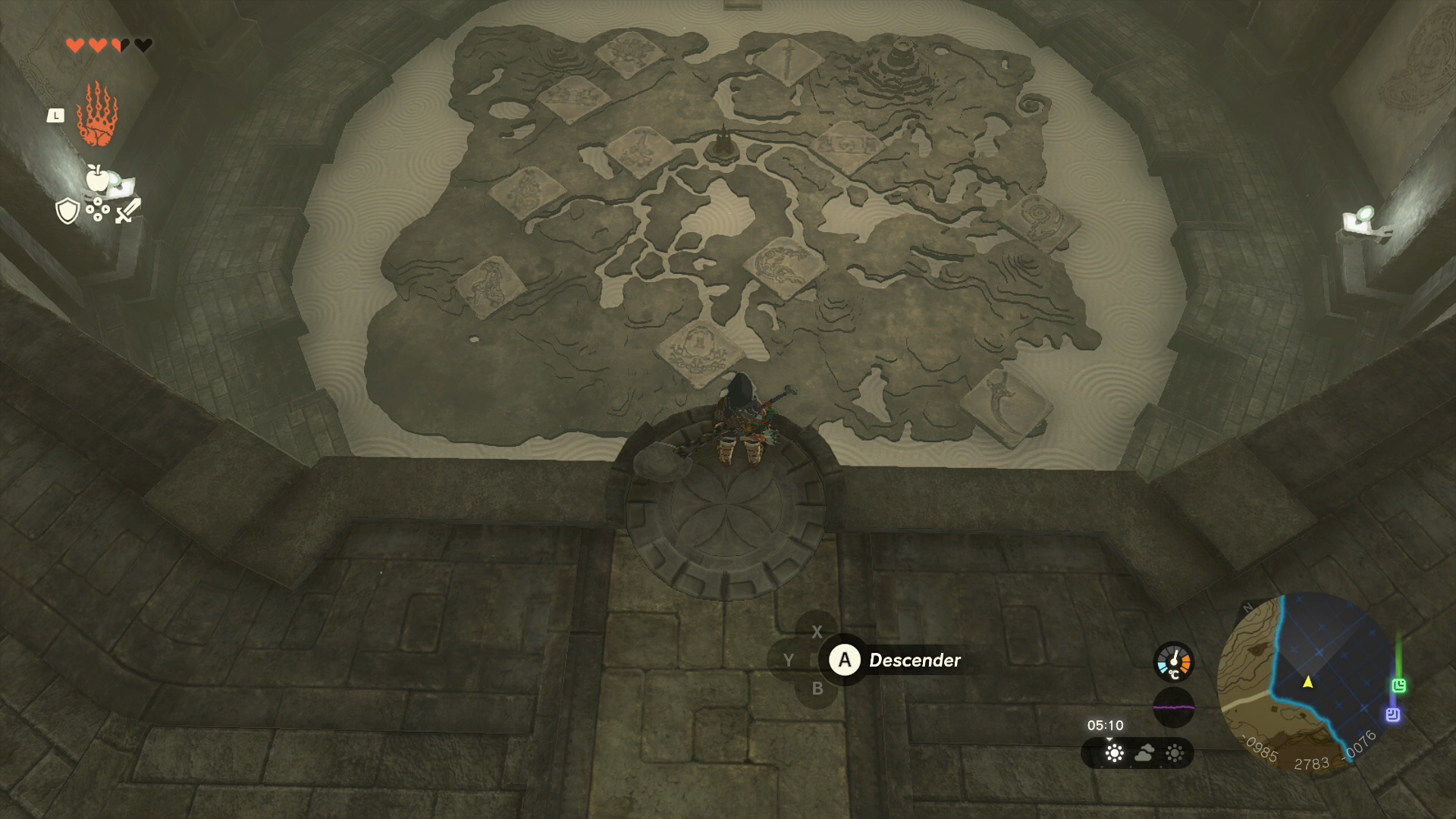Click the purple marker beside the minimap

point(1392,714)
